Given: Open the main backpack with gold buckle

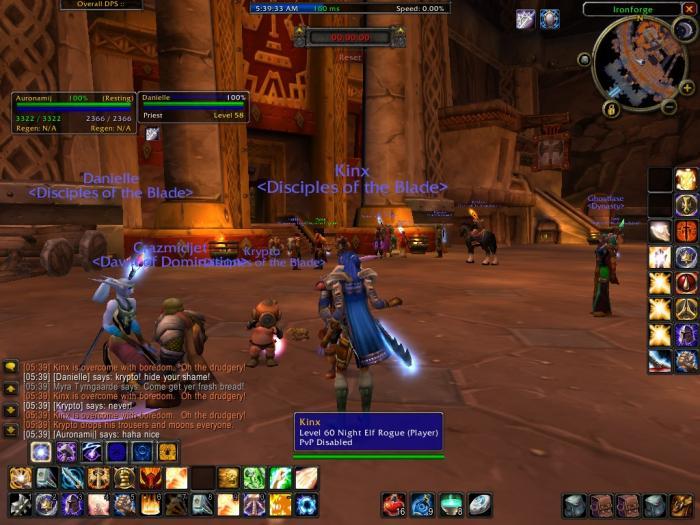Looking at the screenshot, I should 682,505.
